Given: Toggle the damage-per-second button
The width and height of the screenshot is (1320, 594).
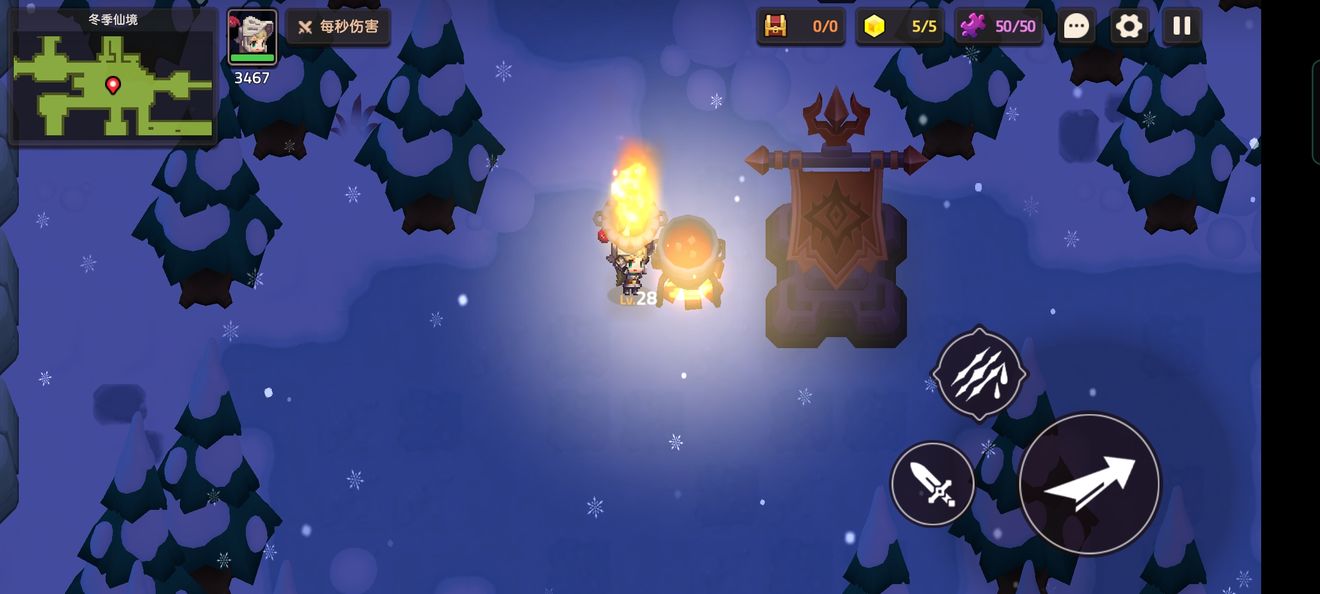Looking at the screenshot, I should click(339, 27).
